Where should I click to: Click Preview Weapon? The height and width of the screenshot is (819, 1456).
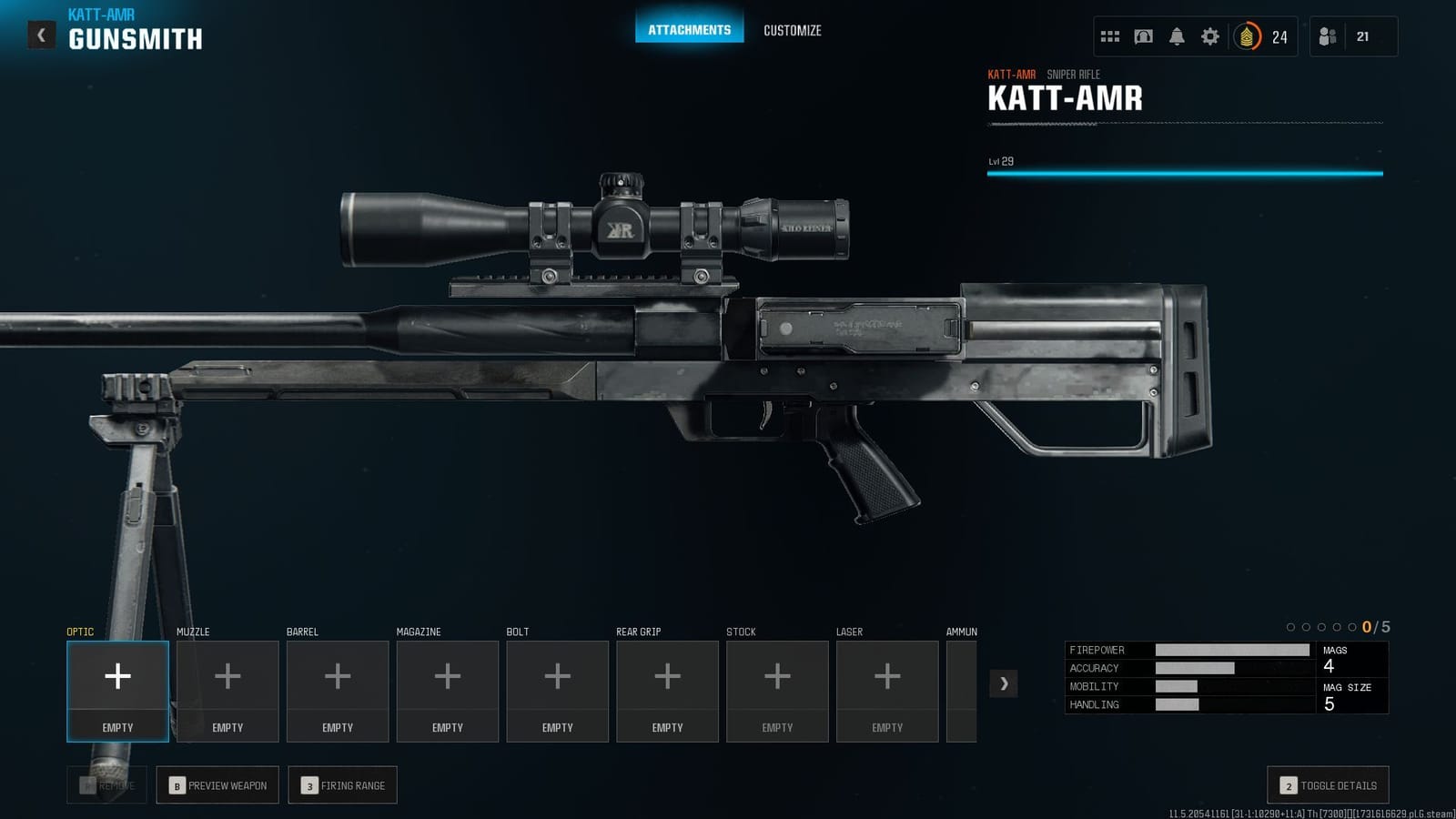(x=217, y=784)
